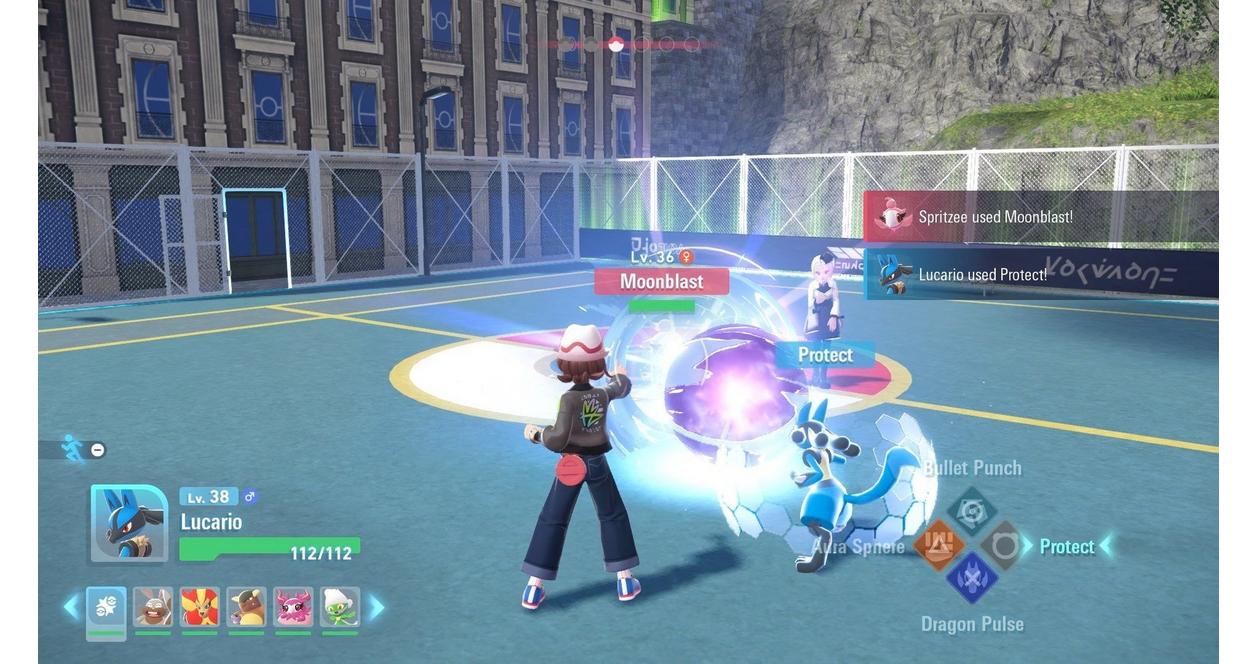Select the active party slot with Poké Ball icon
Viewport: 1256px width, 664px height.
point(106,607)
